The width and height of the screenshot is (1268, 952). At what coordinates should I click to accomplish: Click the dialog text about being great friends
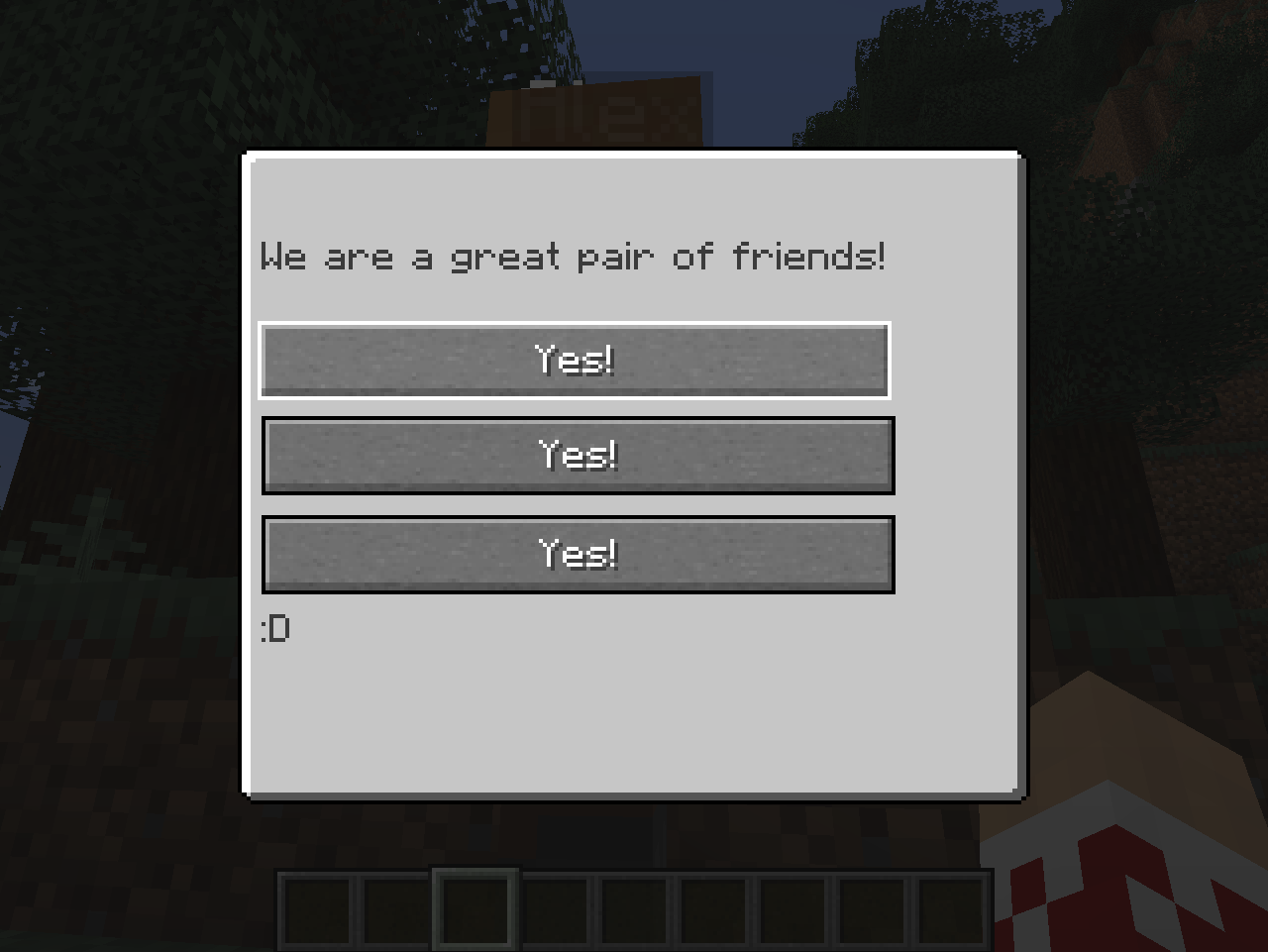[x=575, y=257]
